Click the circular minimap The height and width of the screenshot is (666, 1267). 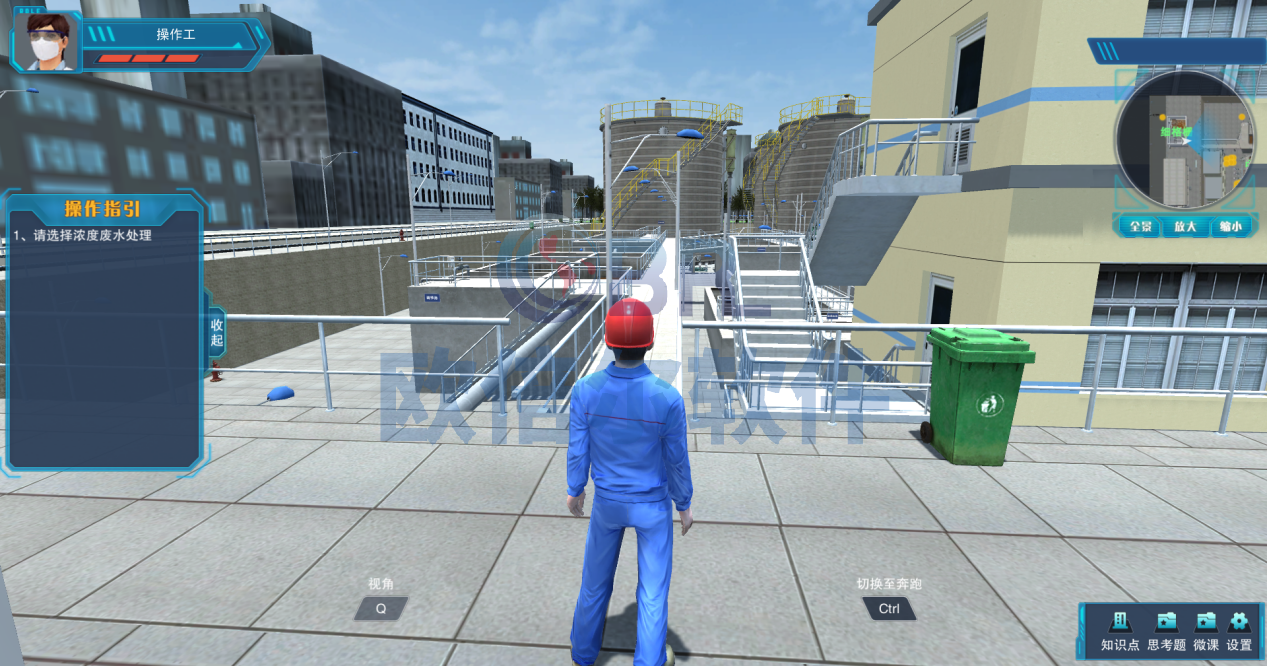point(1185,140)
